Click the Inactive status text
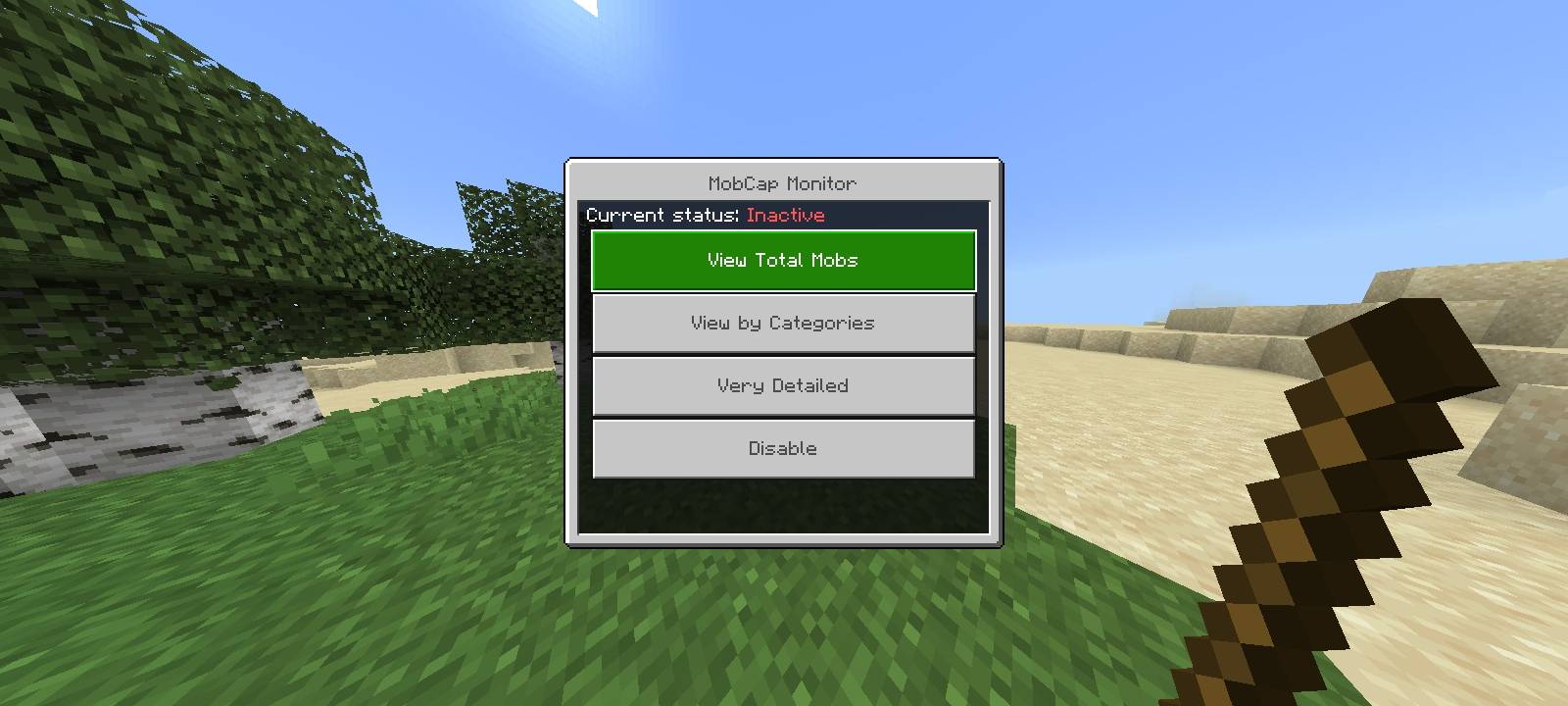The image size is (1568, 706). 784,215
